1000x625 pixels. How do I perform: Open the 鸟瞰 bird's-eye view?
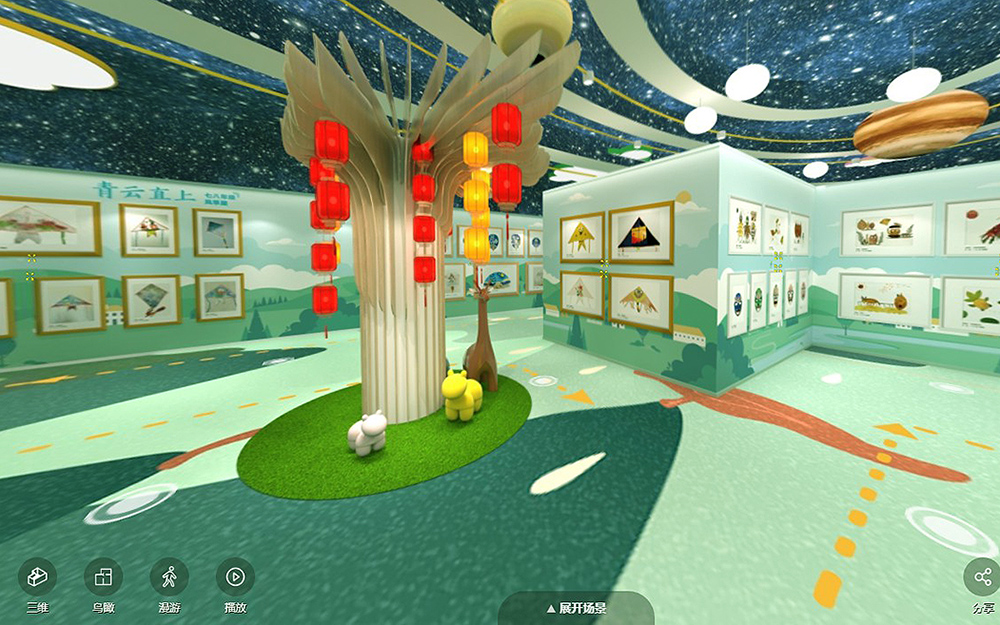(x=103, y=577)
